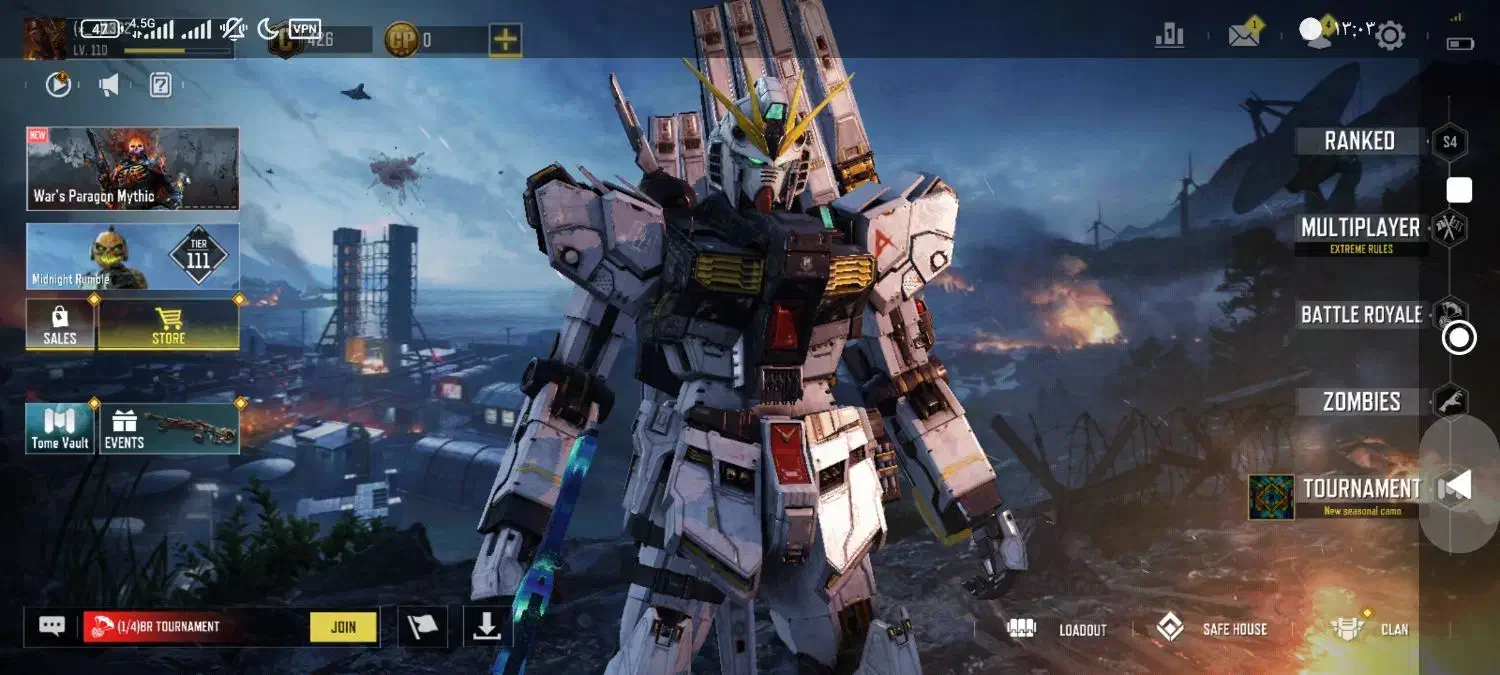Visit the Safe House

[x=1212, y=629]
